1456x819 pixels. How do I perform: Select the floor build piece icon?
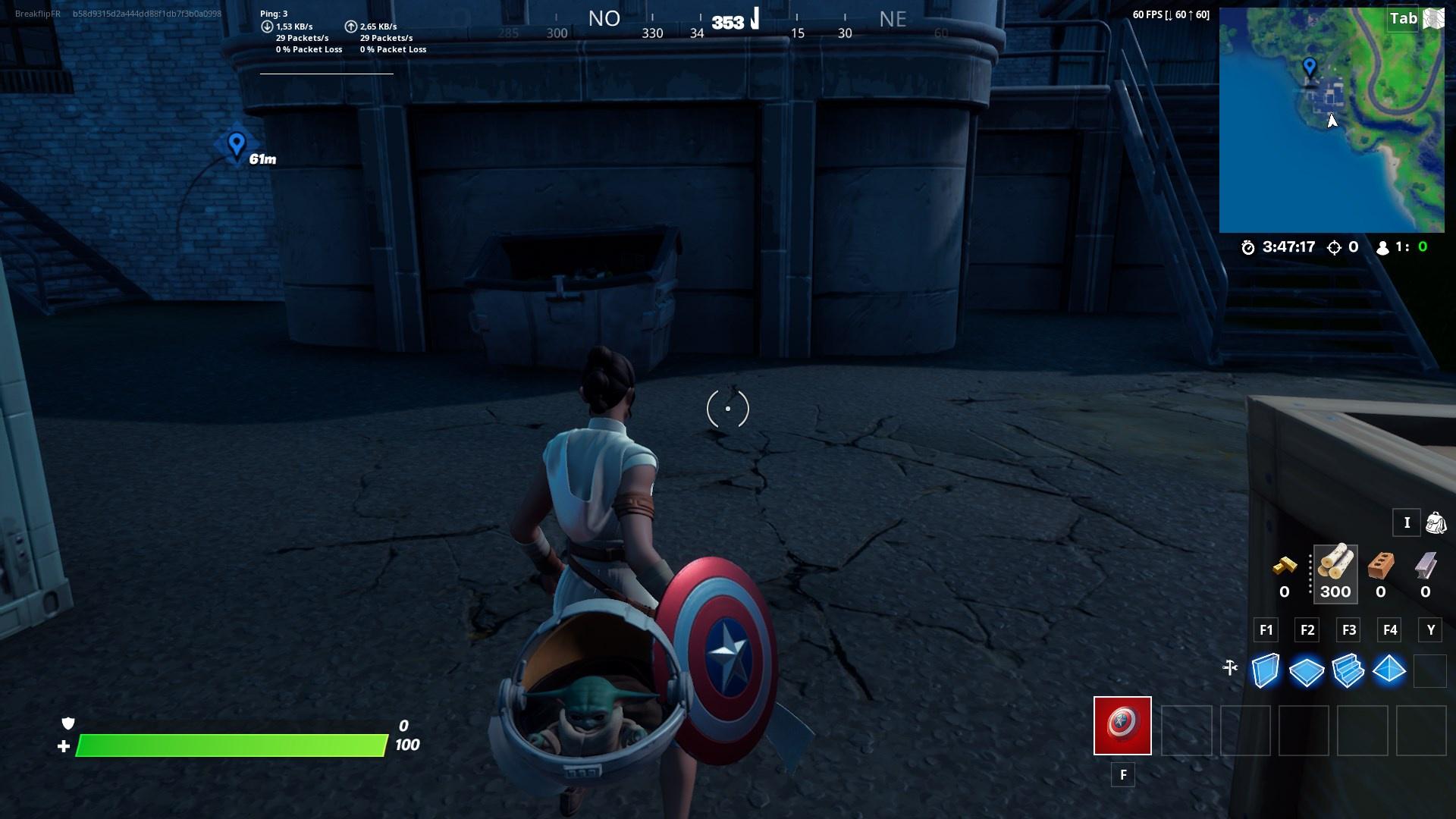1308,670
